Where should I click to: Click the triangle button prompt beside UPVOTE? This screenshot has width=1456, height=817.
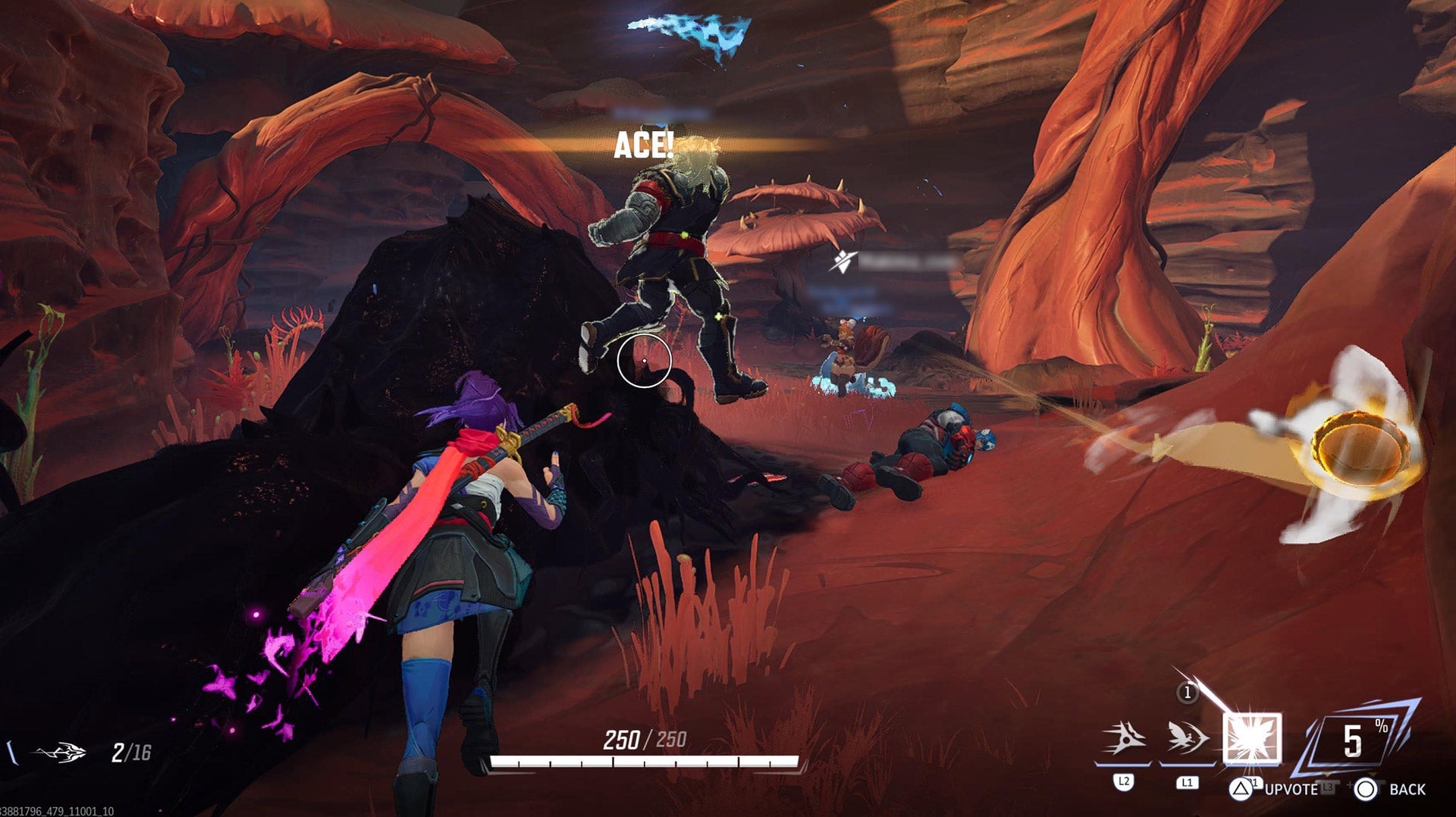tap(1241, 790)
